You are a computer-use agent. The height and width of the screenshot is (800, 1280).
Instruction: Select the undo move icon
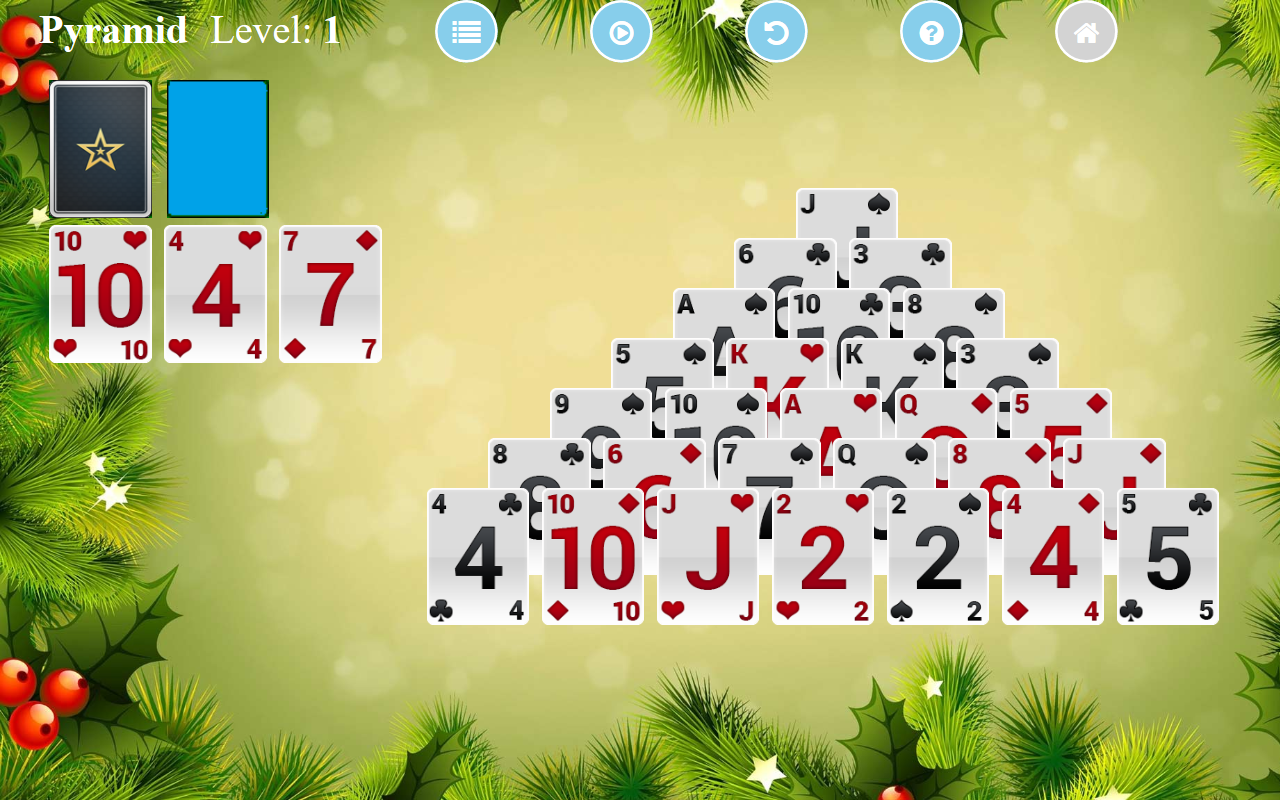[776, 31]
